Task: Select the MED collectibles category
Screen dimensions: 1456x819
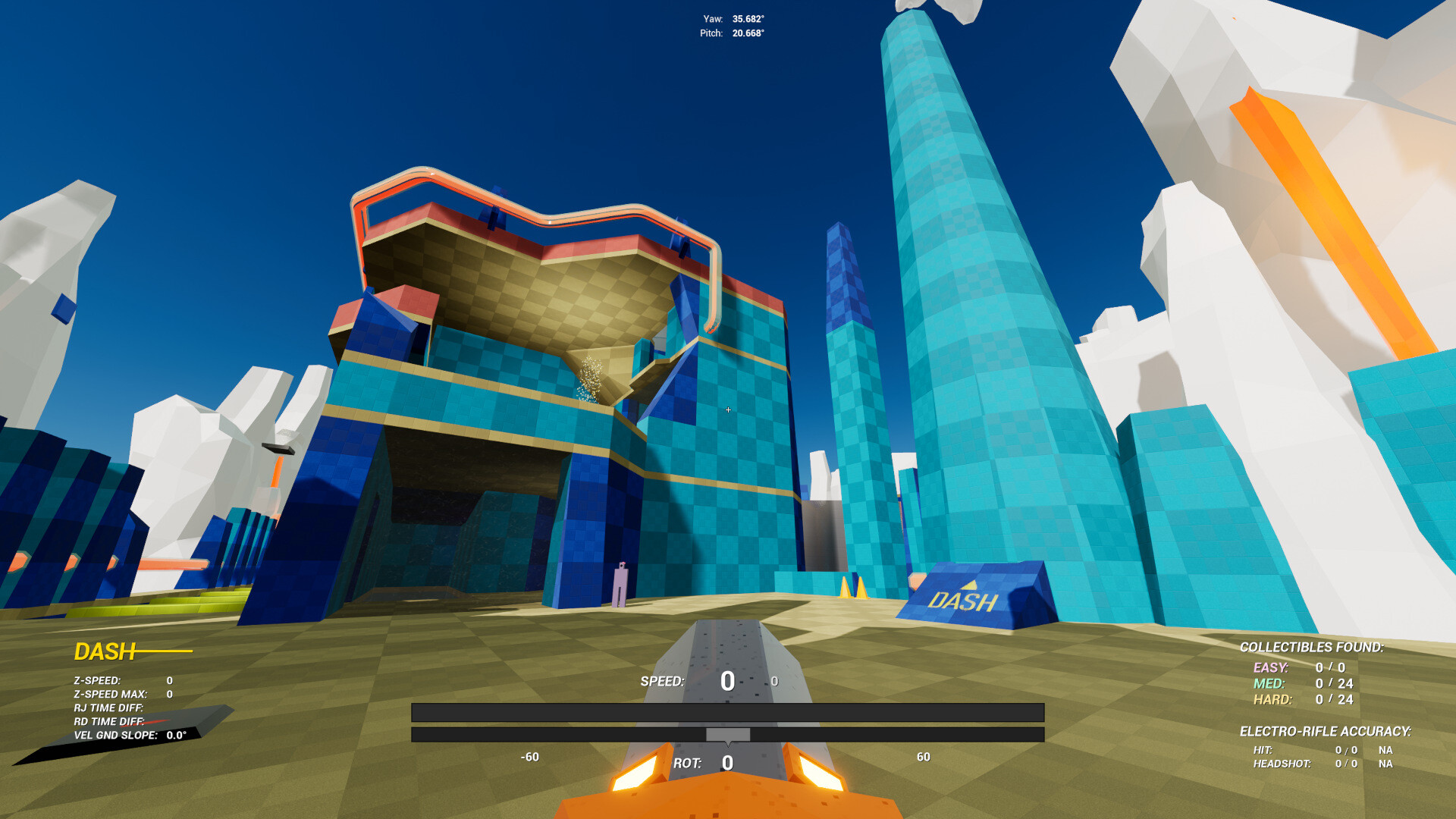Action: (x=1268, y=682)
